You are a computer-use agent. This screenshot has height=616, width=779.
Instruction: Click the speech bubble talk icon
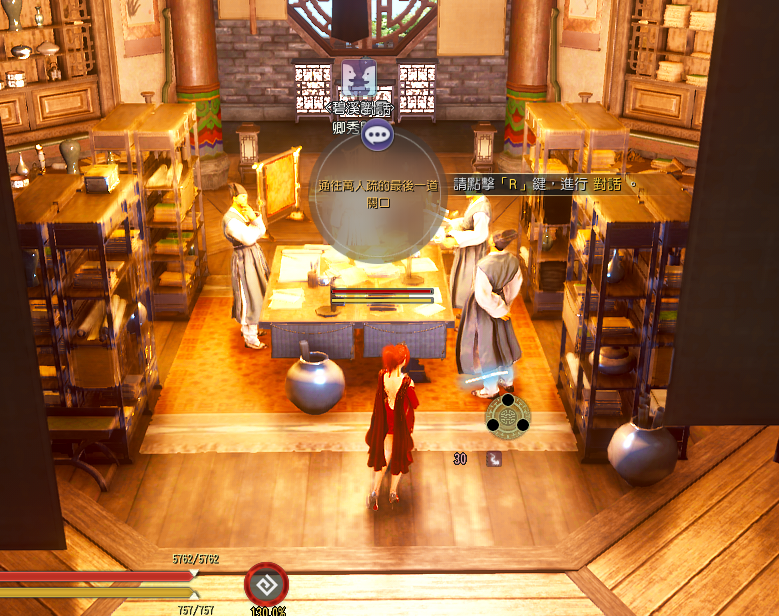pos(377,135)
